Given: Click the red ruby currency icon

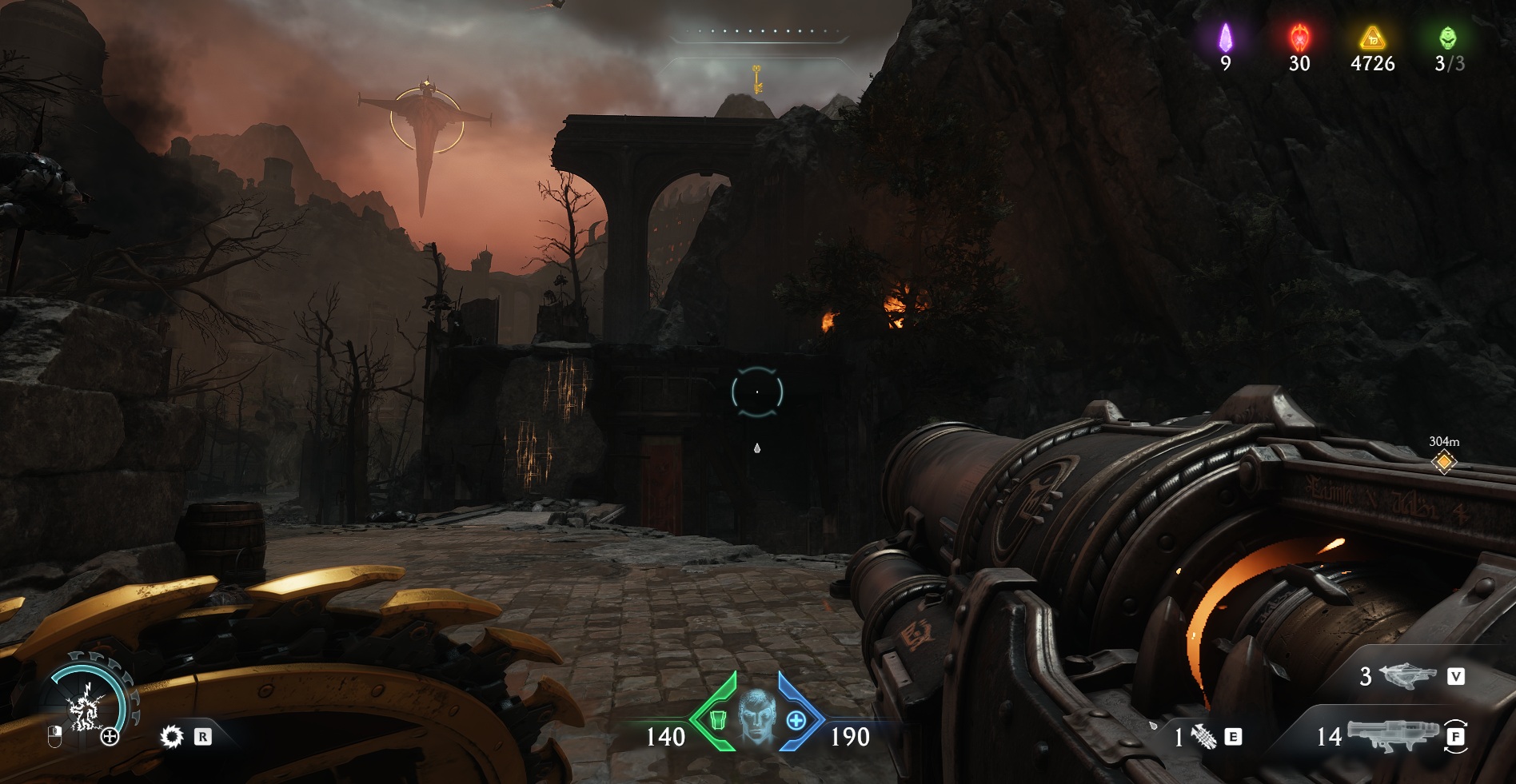Looking at the screenshot, I should coord(1299,38).
